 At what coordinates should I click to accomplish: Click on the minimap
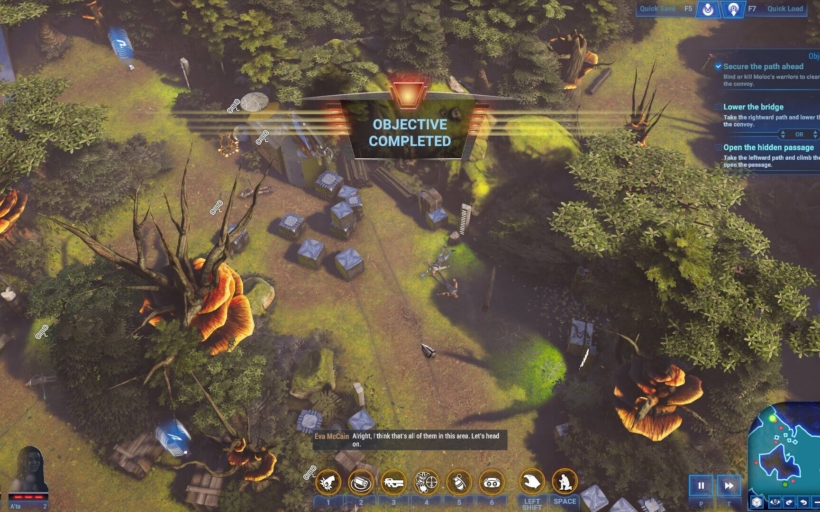point(785,452)
